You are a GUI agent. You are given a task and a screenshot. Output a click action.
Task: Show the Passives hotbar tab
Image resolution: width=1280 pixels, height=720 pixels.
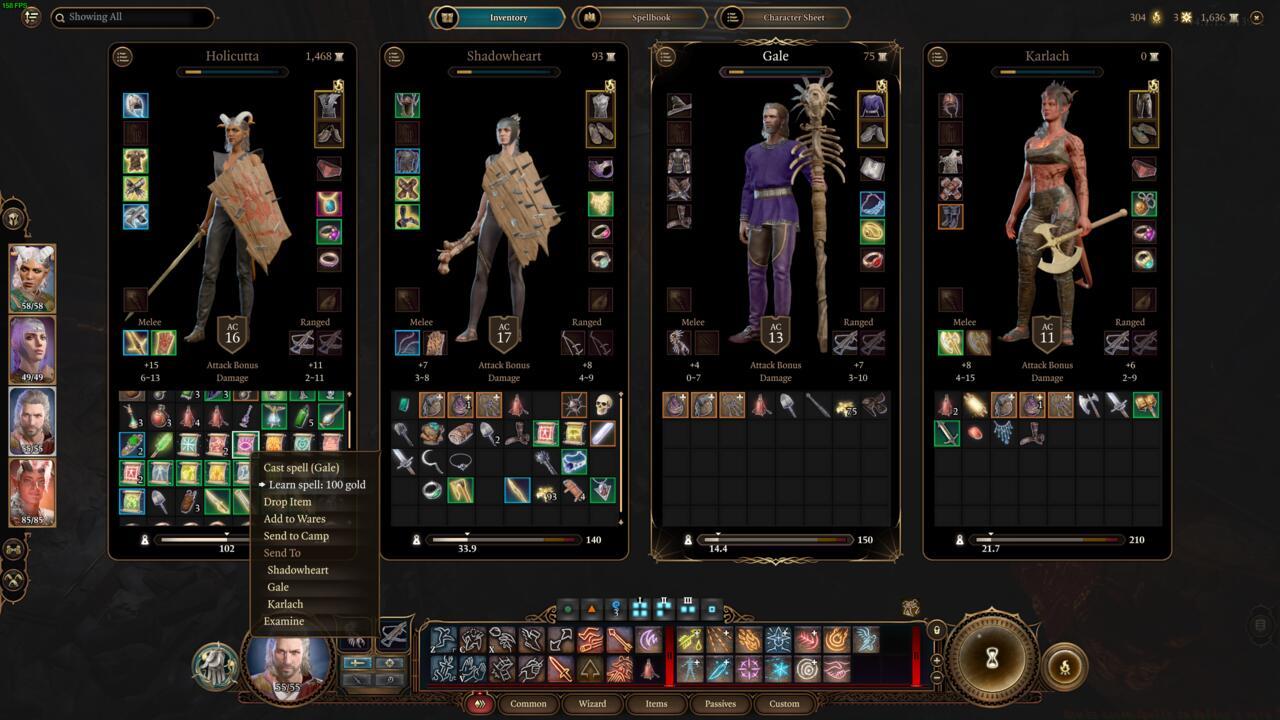pyautogui.click(x=720, y=703)
